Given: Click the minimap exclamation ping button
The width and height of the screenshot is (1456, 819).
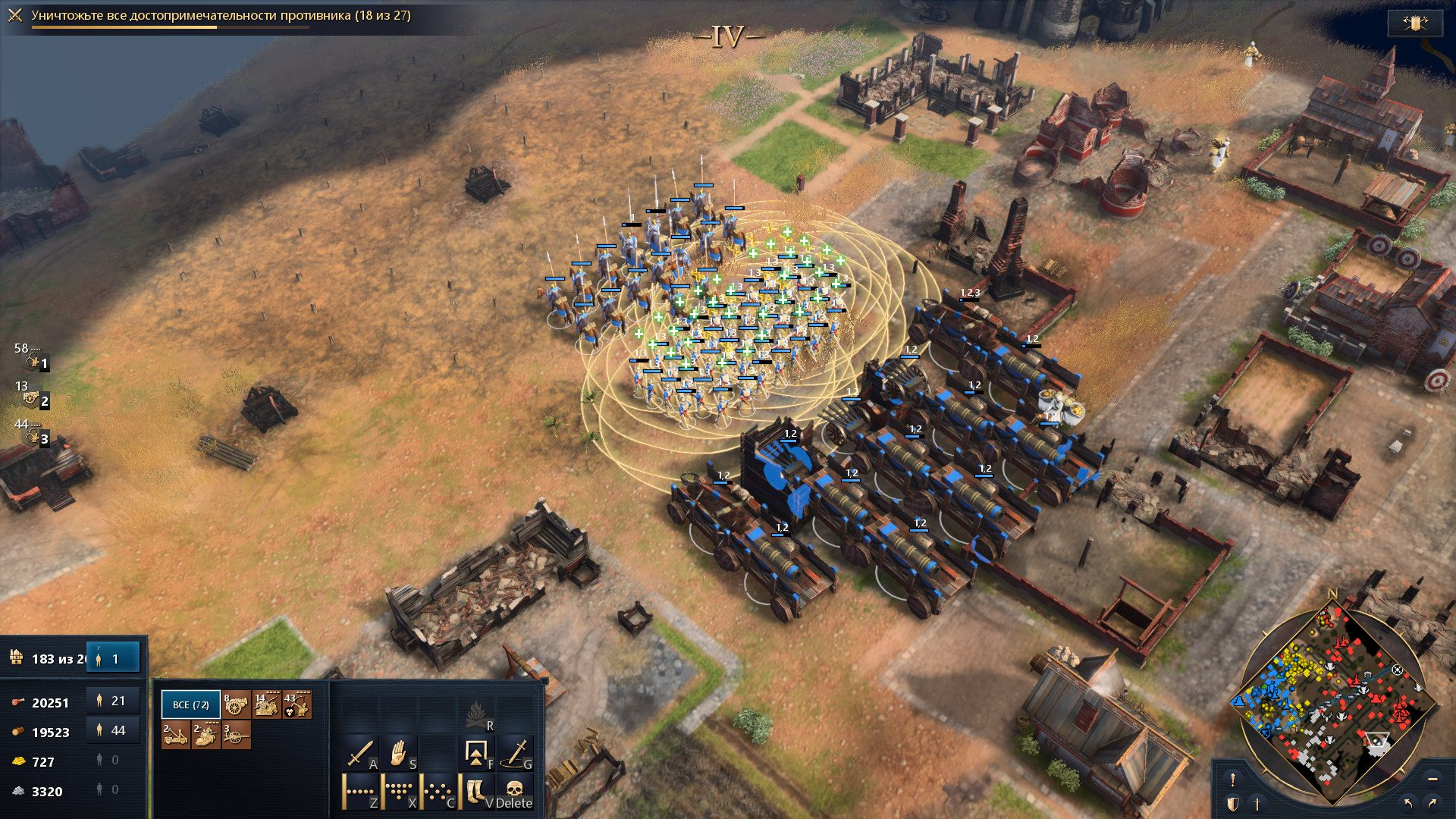Looking at the screenshot, I should (x=1233, y=779).
